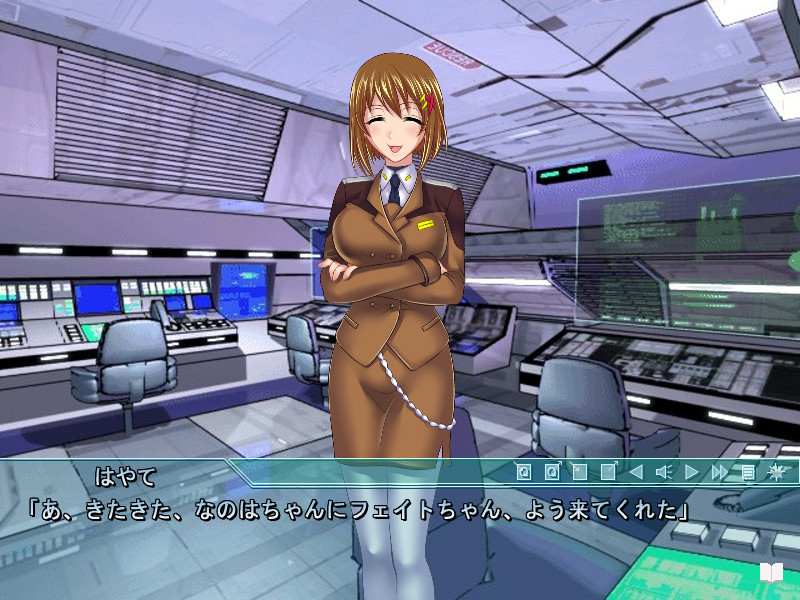The height and width of the screenshot is (600, 800).
Task: Open the message log document icon
Action: tap(747, 472)
